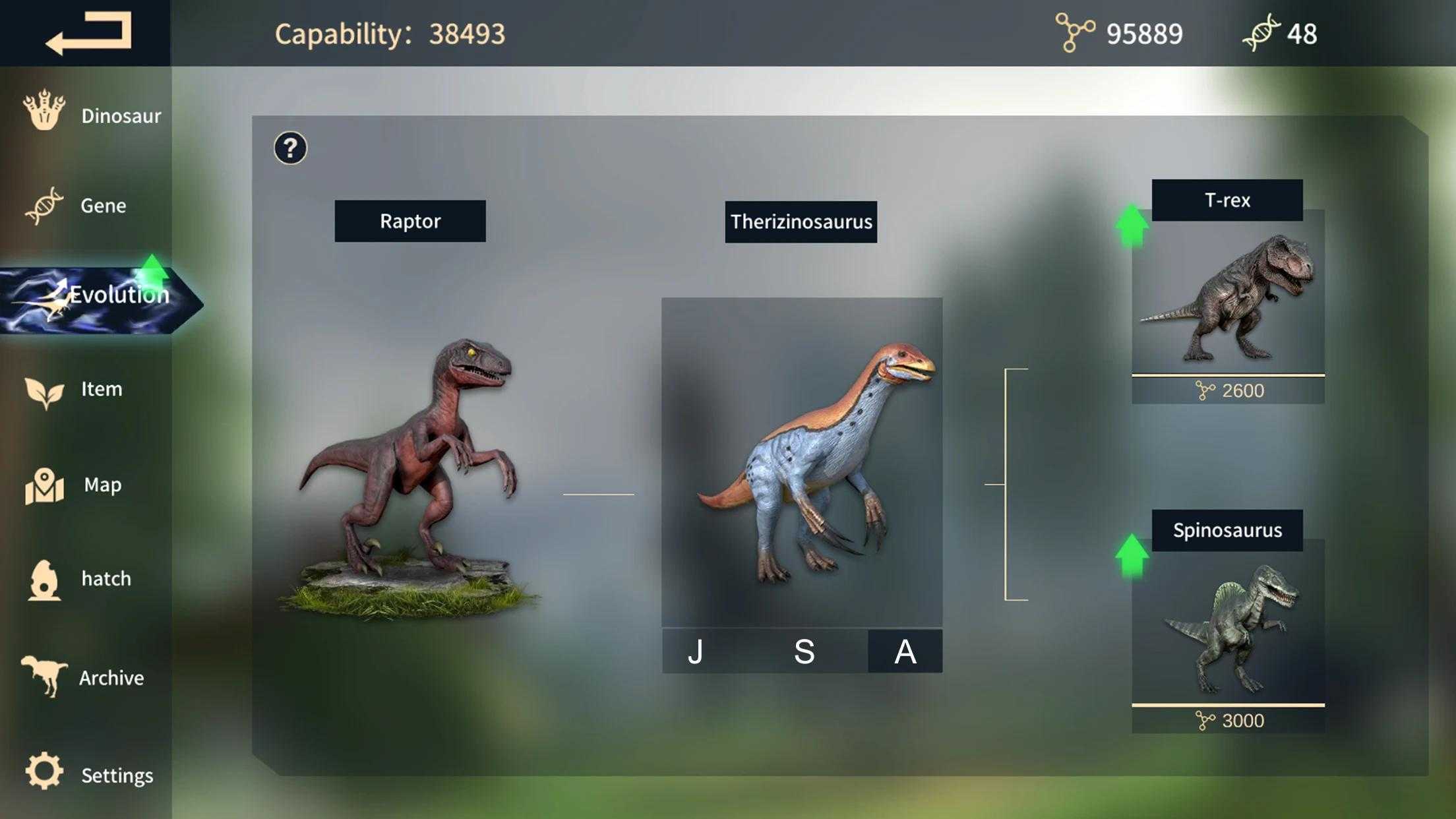Select the A growth tab
The image size is (1456, 819).
point(905,652)
